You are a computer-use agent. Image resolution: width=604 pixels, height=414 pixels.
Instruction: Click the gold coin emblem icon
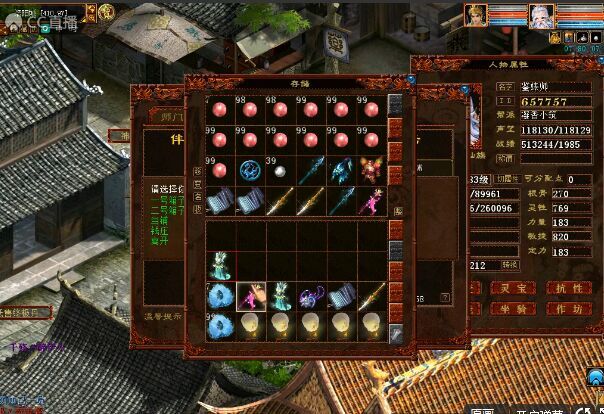[x=106, y=12]
